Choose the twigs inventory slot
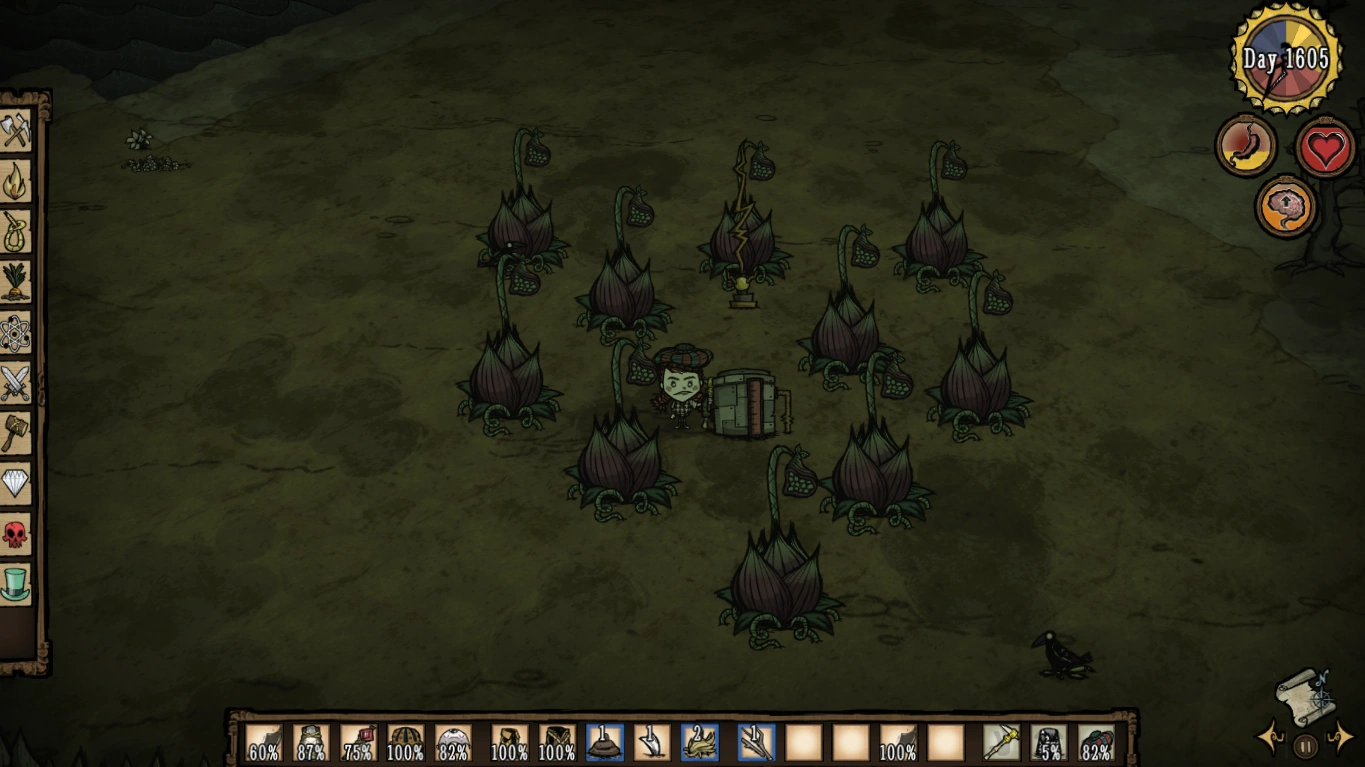The height and width of the screenshot is (767, 1365). click(756, 743)
